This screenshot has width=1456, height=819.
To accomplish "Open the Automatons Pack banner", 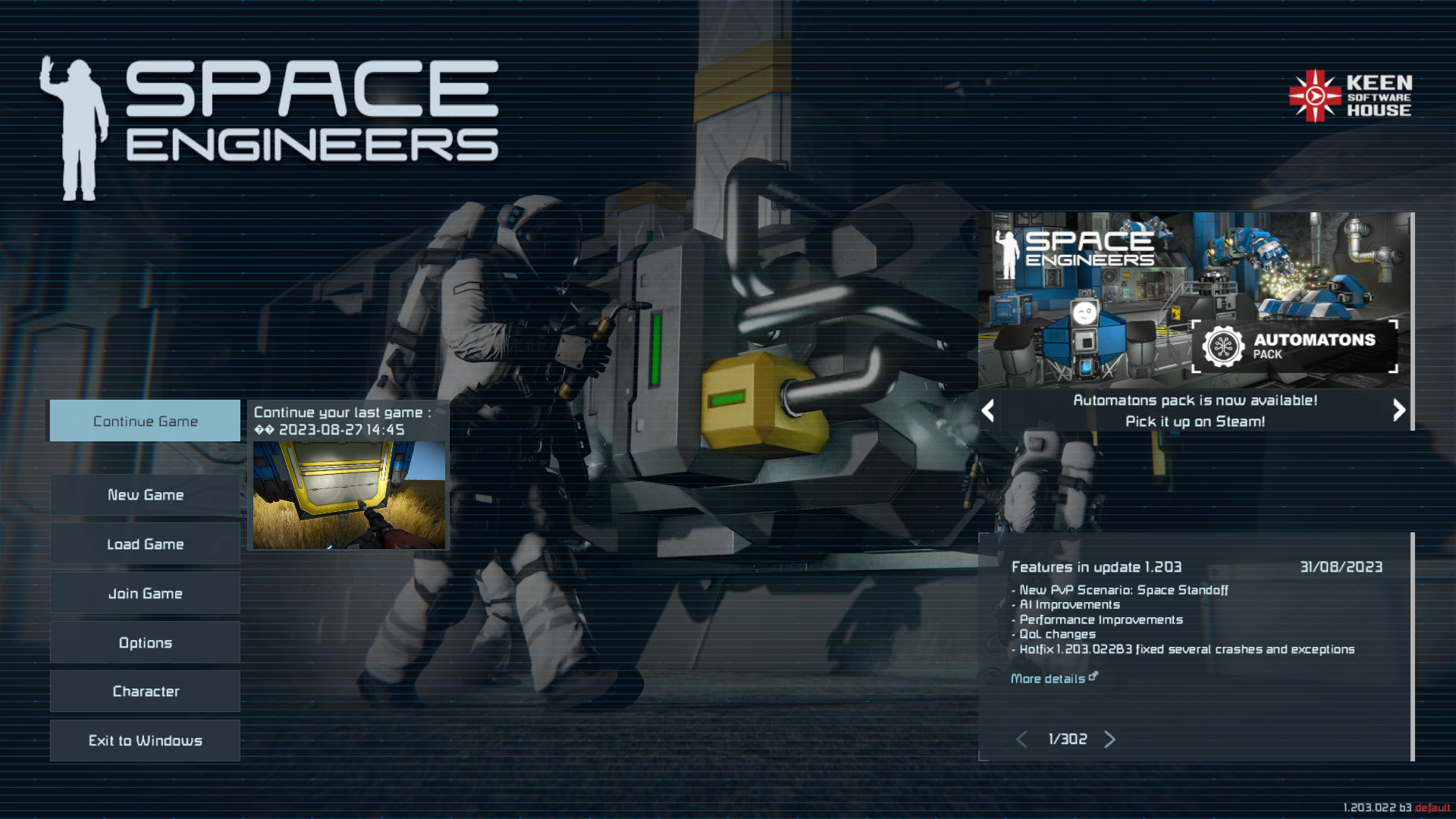I will tap(1194, 301).
